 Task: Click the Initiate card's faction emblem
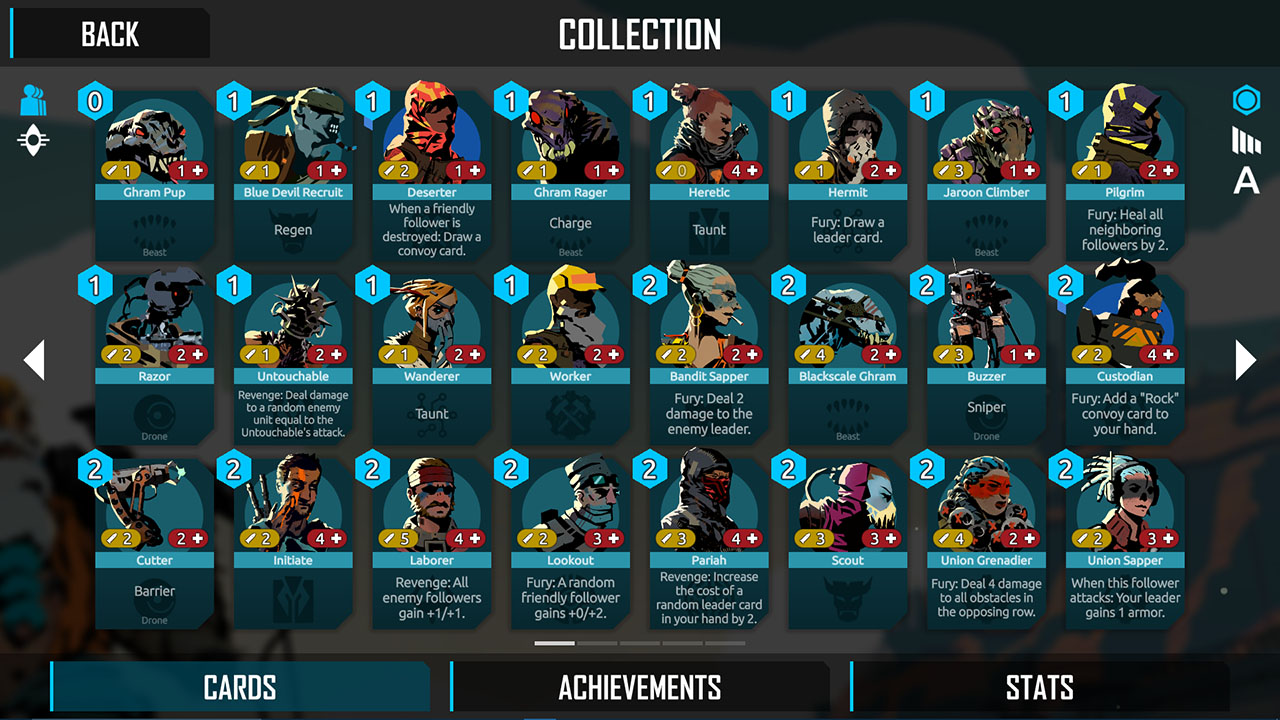292,600
